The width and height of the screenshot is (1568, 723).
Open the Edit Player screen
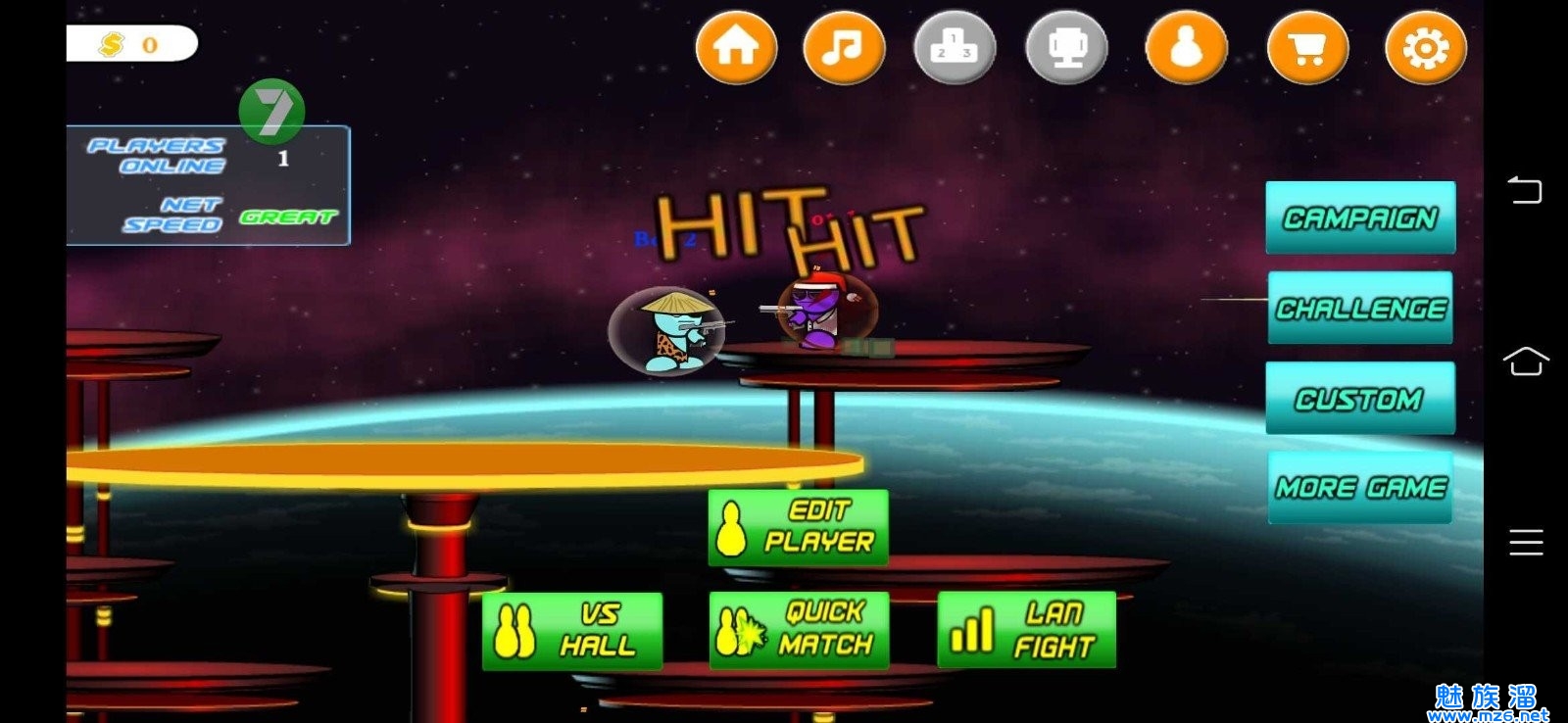[x=798, y=527]
